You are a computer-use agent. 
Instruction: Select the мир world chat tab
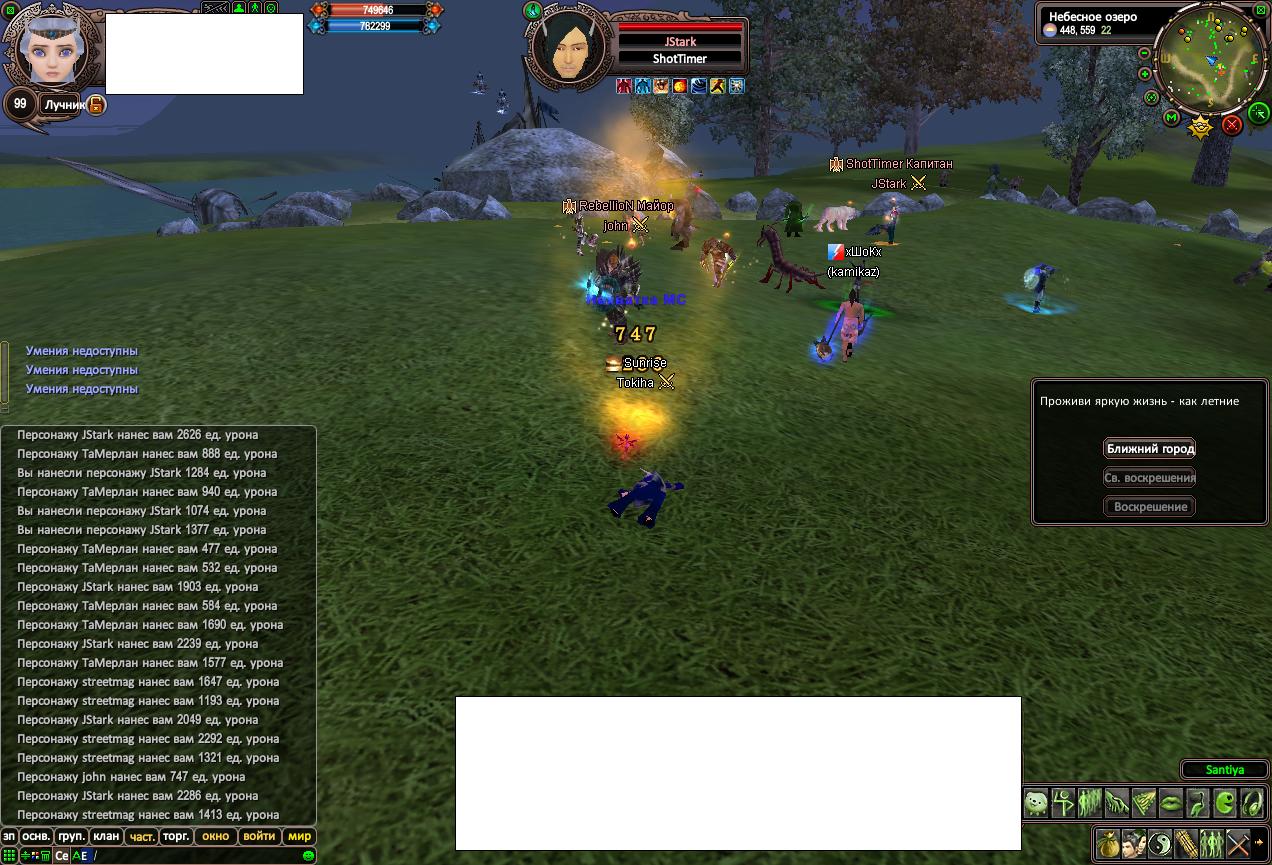pyautogui.click(x=299, y=837)
